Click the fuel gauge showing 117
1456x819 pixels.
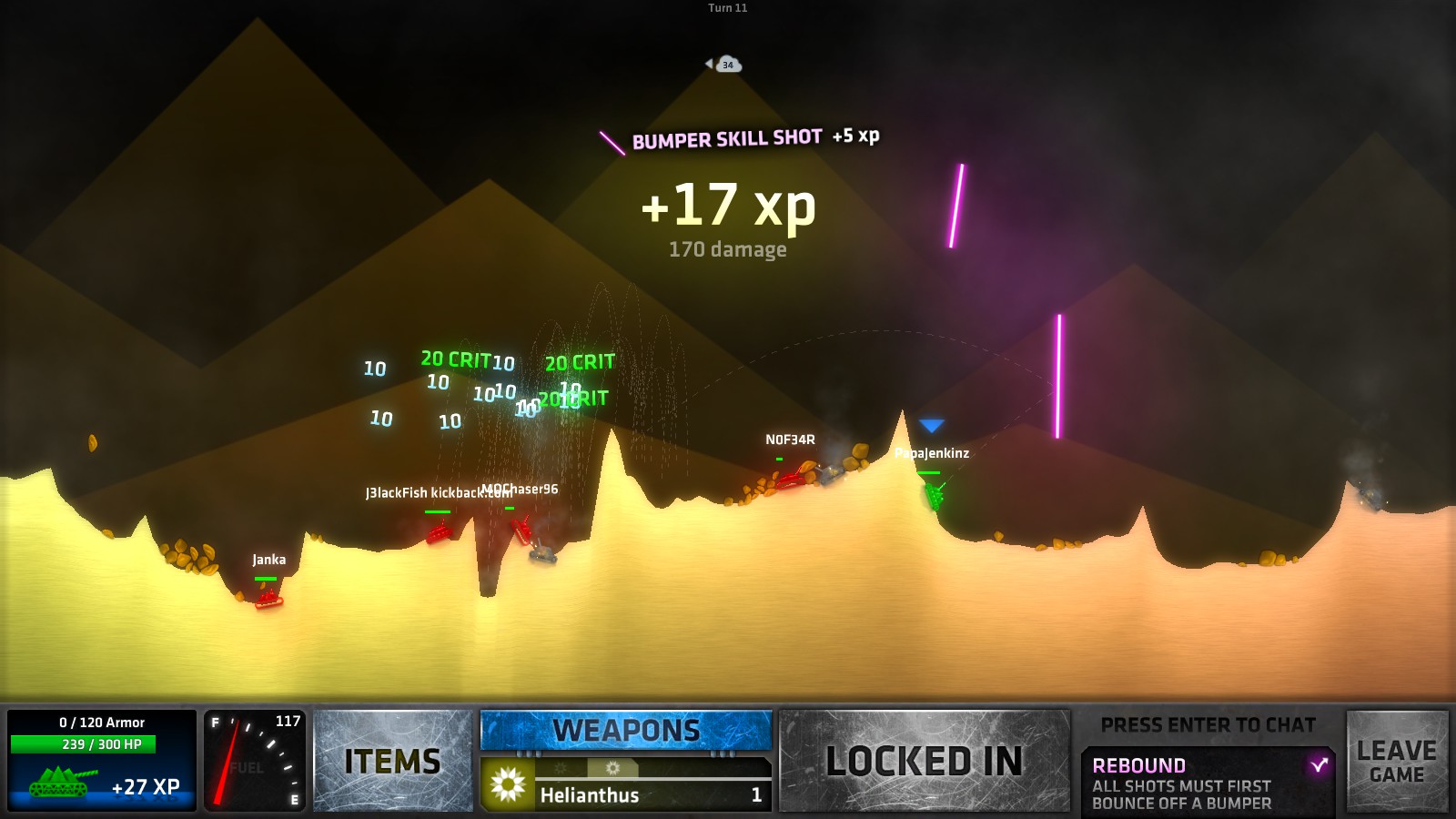click(x=255, y=763)
